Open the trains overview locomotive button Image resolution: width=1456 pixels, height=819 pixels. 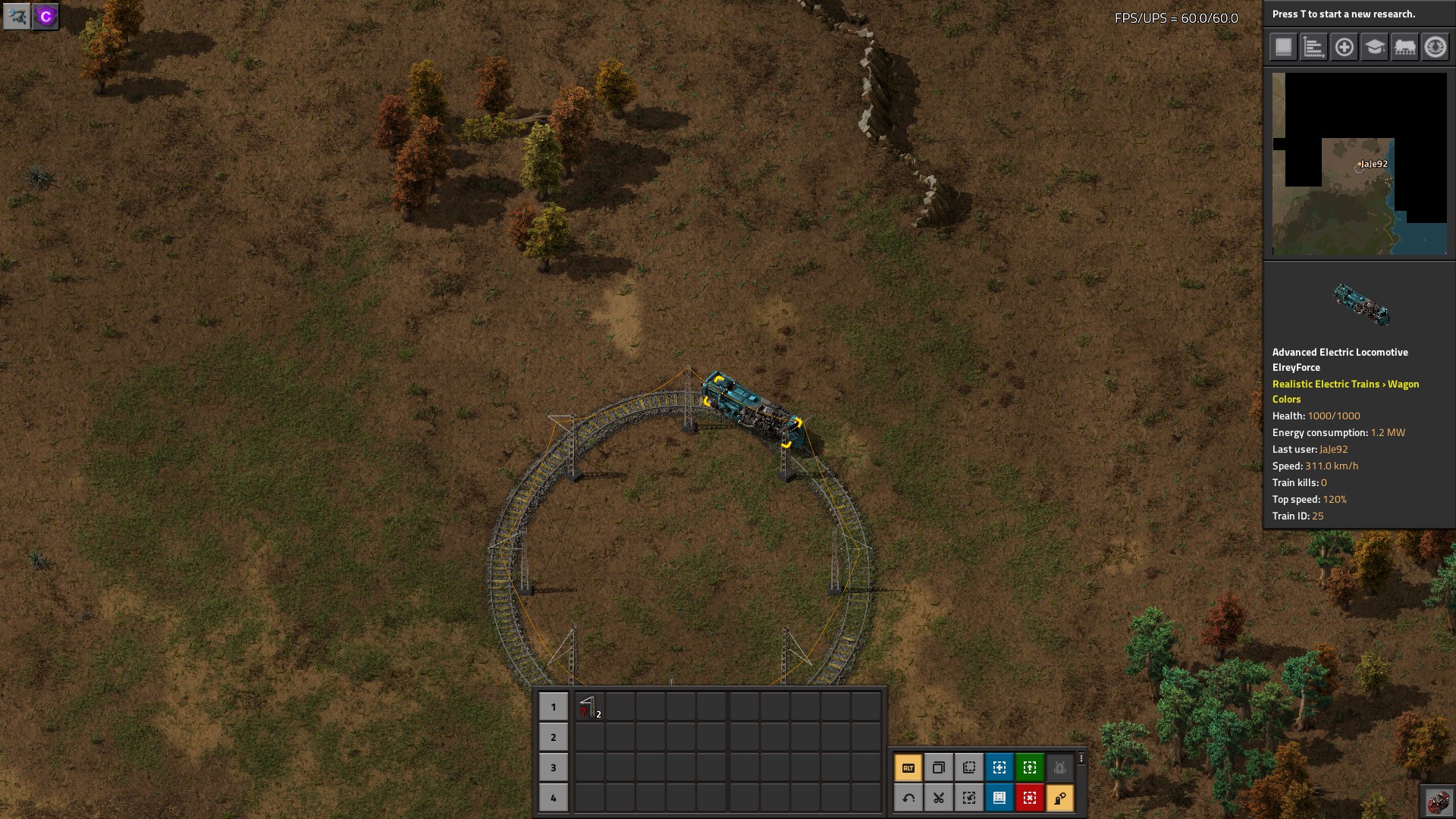(1404, 47)
